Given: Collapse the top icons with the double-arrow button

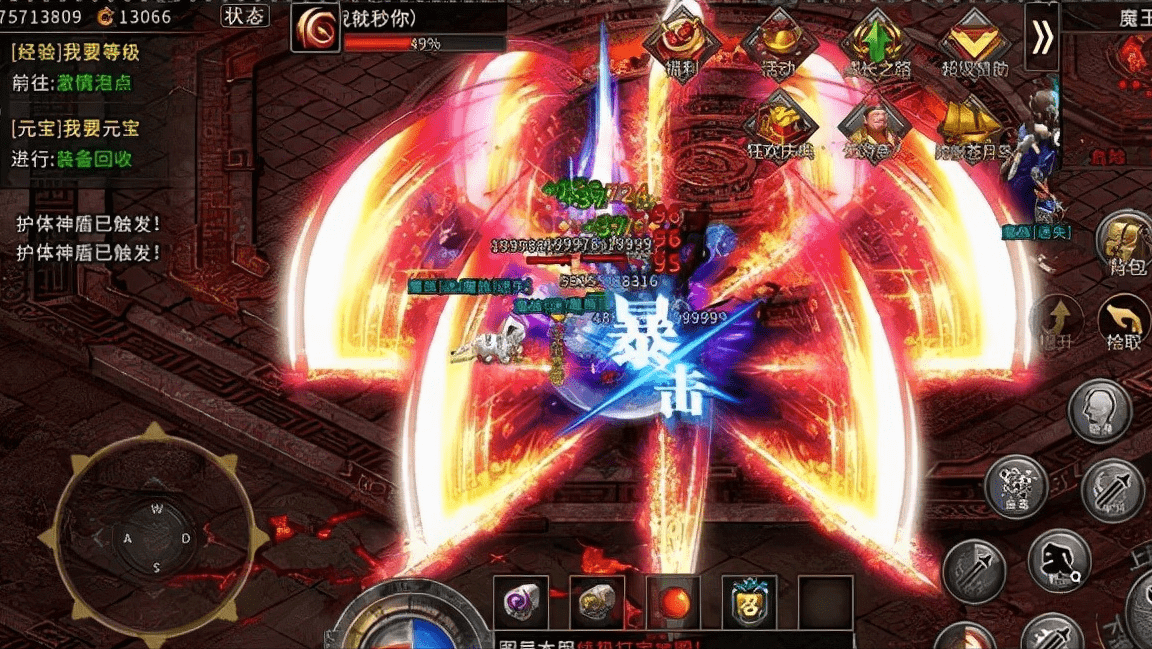Looking at the screenshot, I should pyautogui.click(x=1042, y=37).
